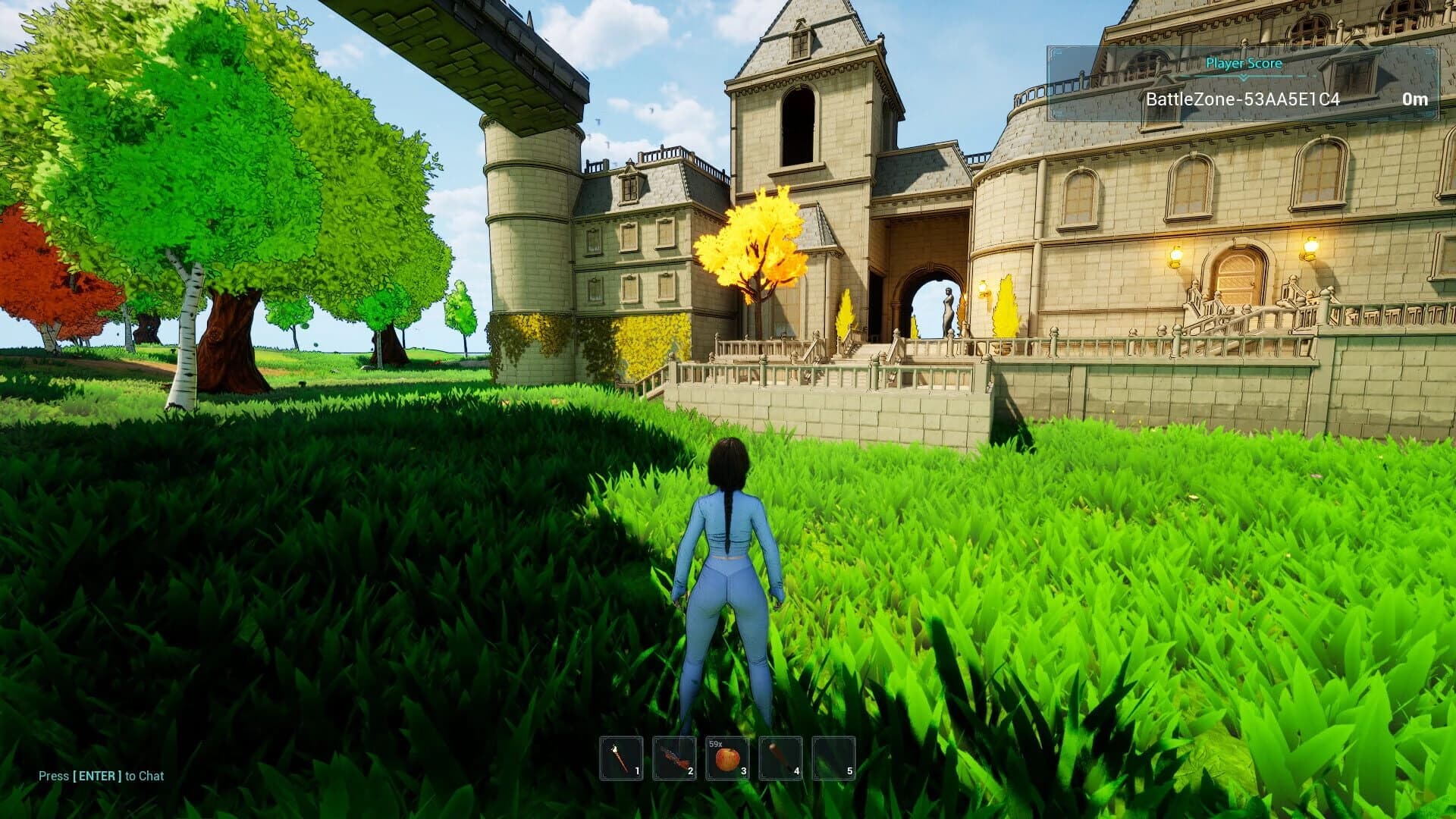The image size is (1456, 819).
Task: Select the empty fifth hotbar slot
Action: tap(833, 757)
